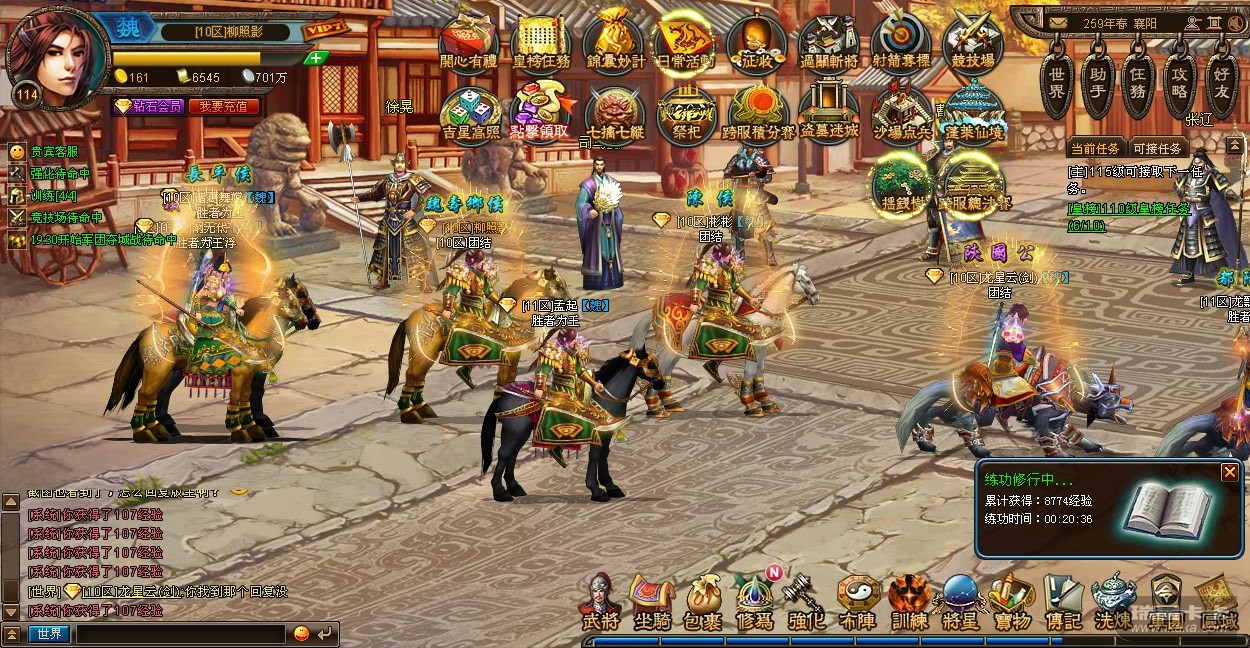This screenshot has width=1250, height=648.
Task: Open the 强化 hammer enhancement menu
Action: pos(805,603)
